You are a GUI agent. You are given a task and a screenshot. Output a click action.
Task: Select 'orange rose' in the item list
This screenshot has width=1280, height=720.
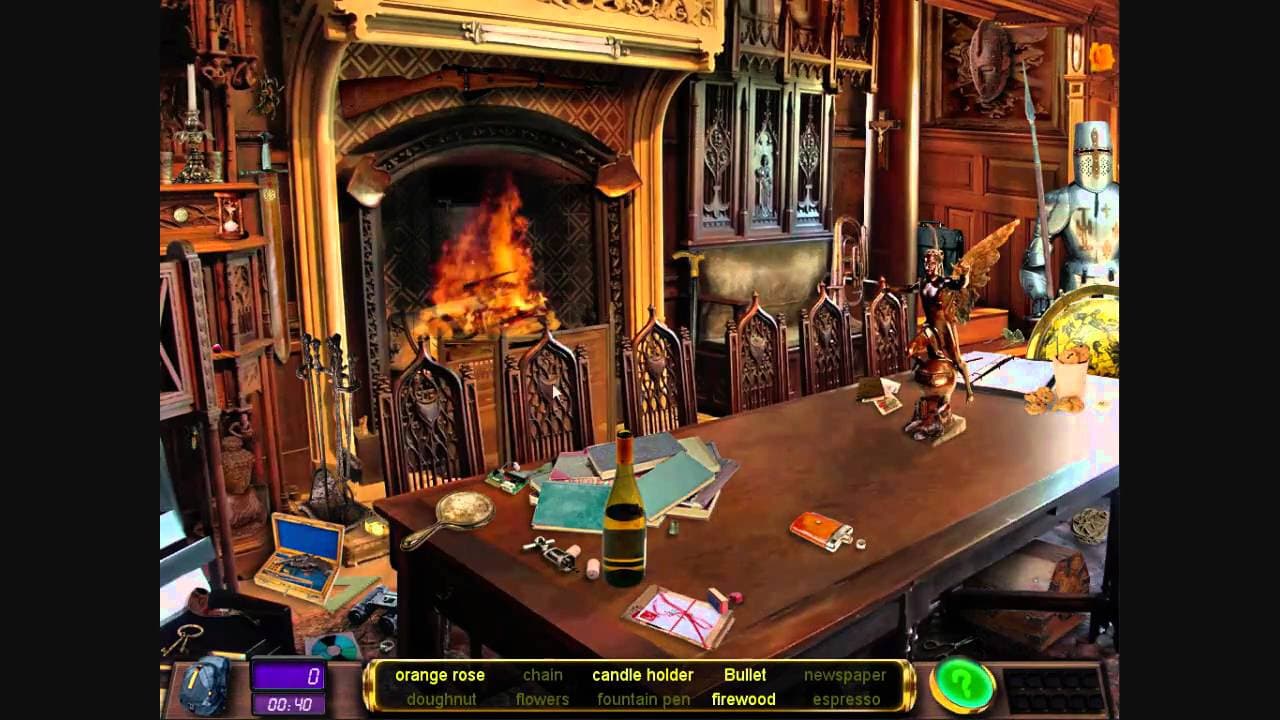pos(440,675)
